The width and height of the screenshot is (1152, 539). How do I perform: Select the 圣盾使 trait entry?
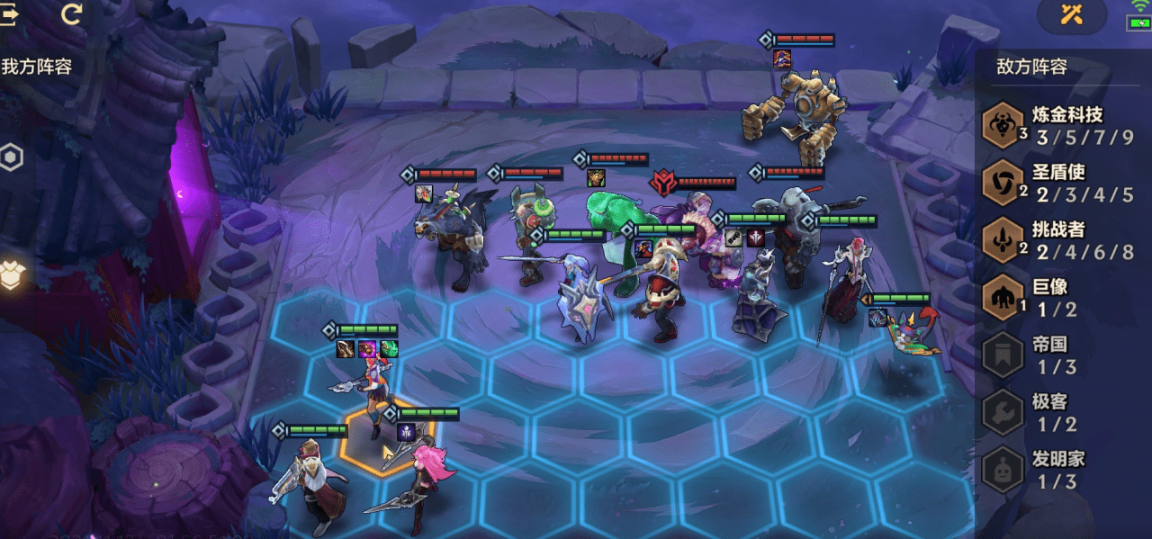(x=1060, y=183)
